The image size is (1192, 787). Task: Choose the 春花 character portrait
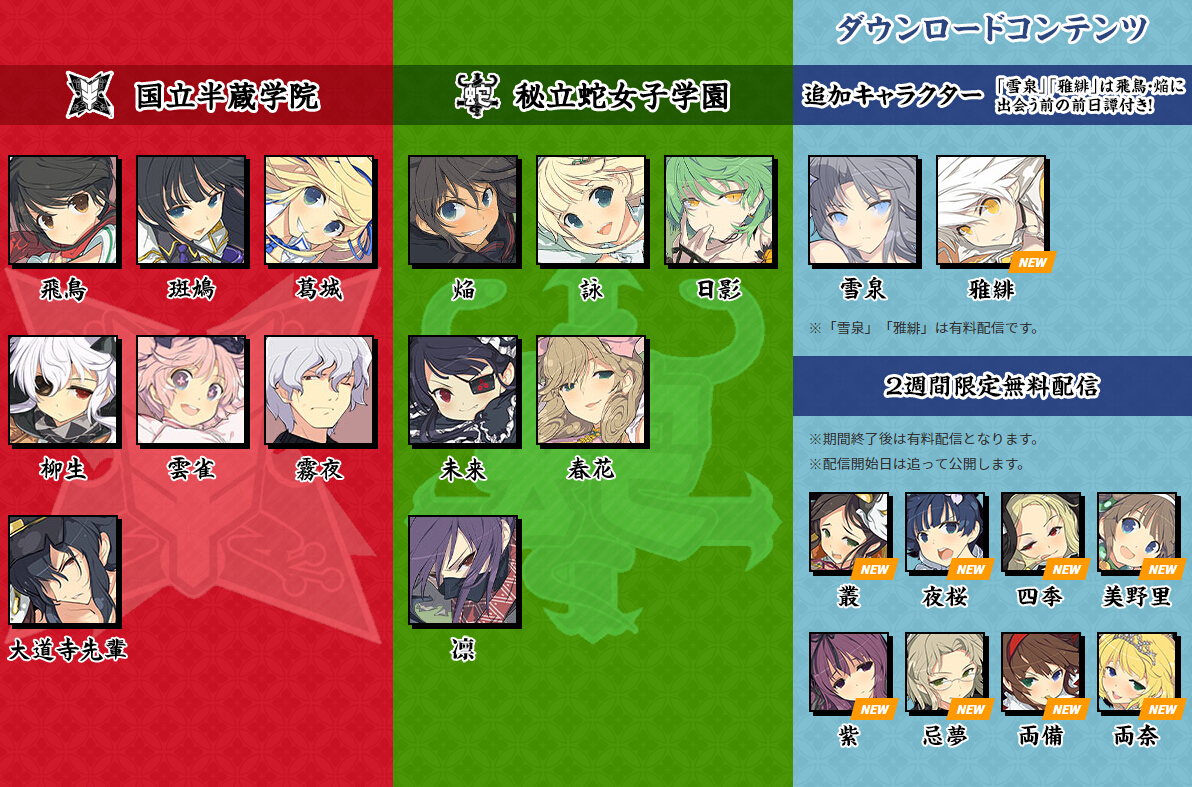click(591, 390)
